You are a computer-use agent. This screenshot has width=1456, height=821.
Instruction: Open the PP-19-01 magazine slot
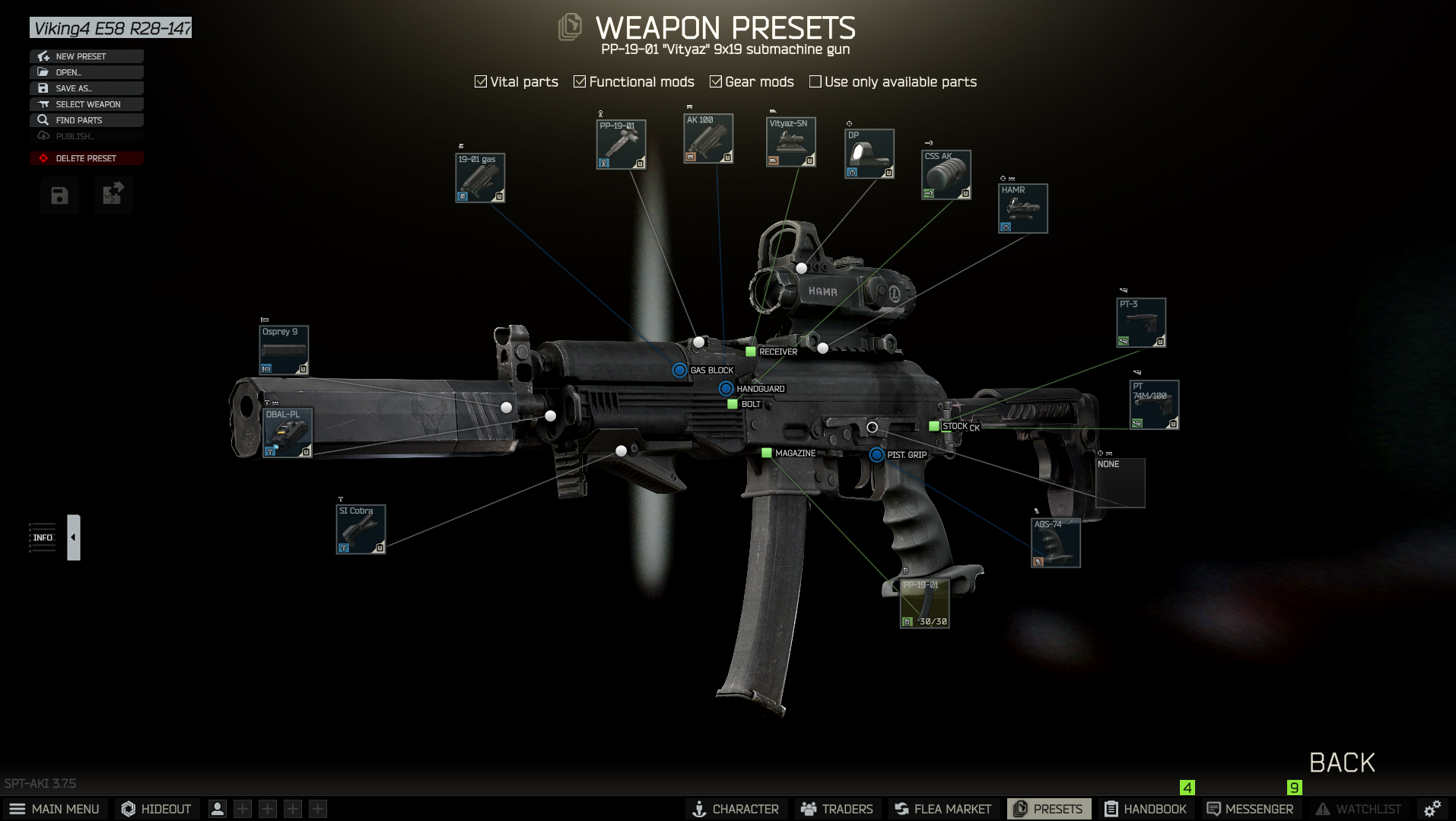click(924, 603)
